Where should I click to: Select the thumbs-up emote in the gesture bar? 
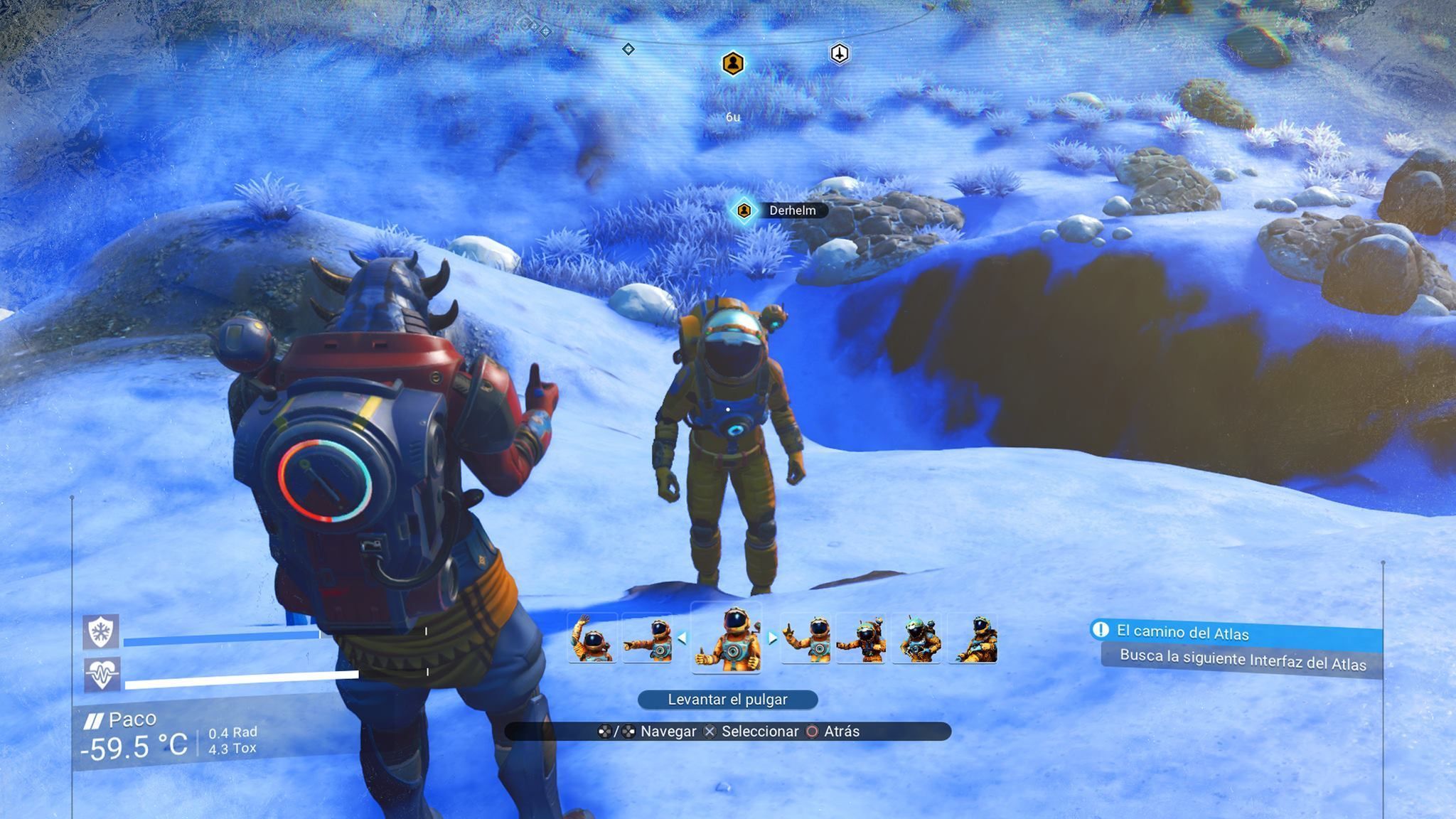tap(727, 638)
